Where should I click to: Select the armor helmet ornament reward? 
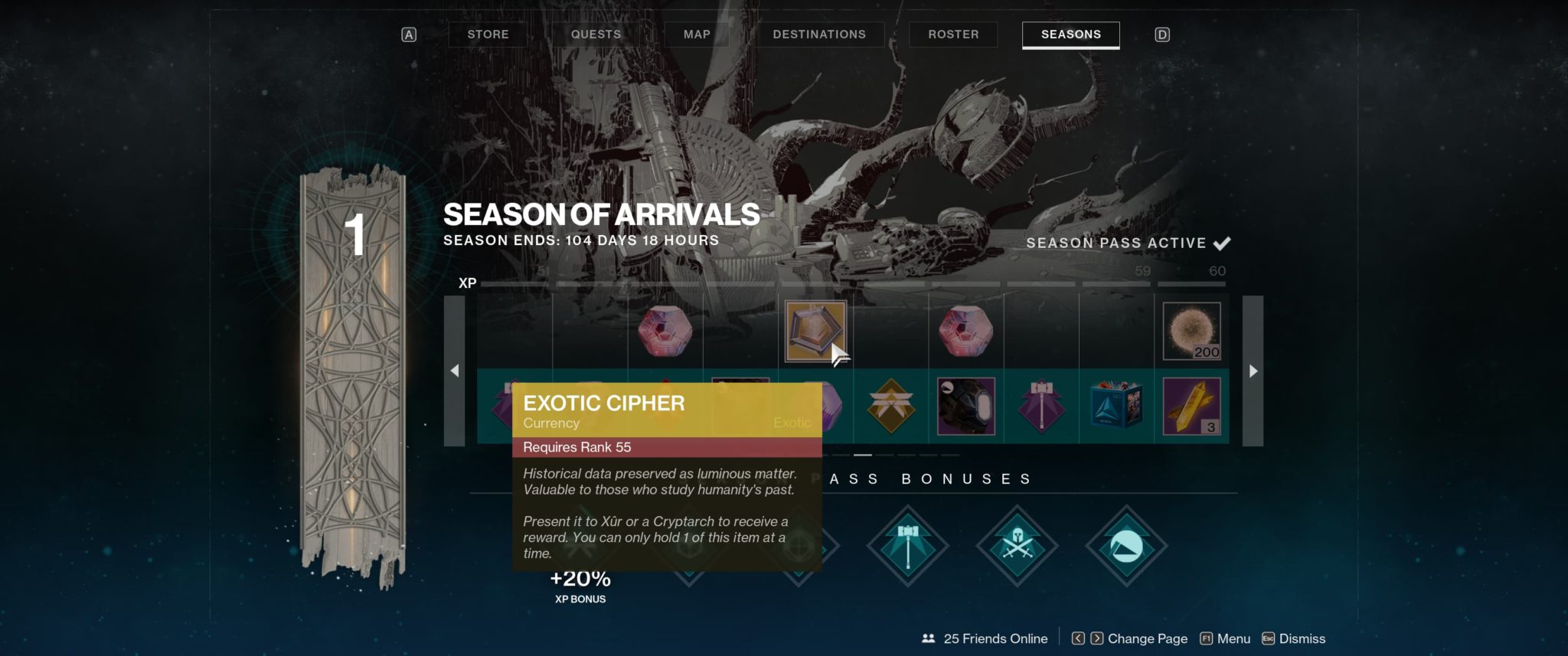tap(965, 406)
